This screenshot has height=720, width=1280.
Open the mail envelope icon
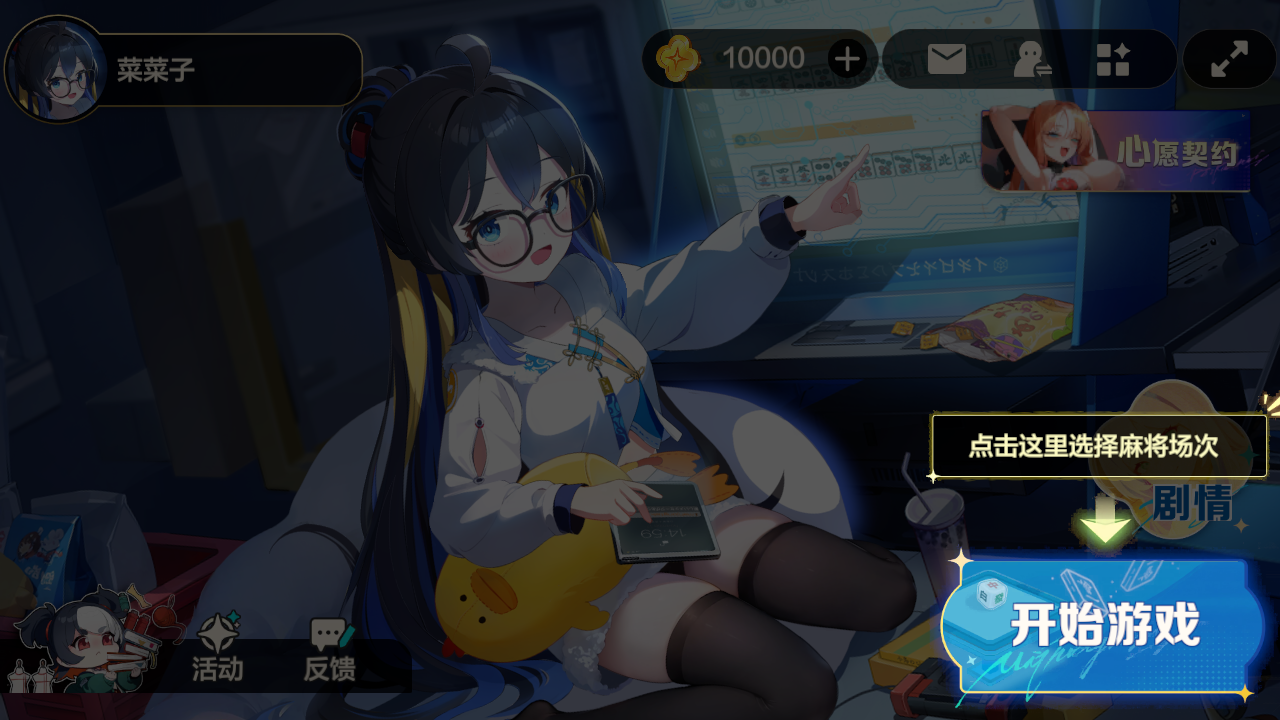[x=946, y=59]
